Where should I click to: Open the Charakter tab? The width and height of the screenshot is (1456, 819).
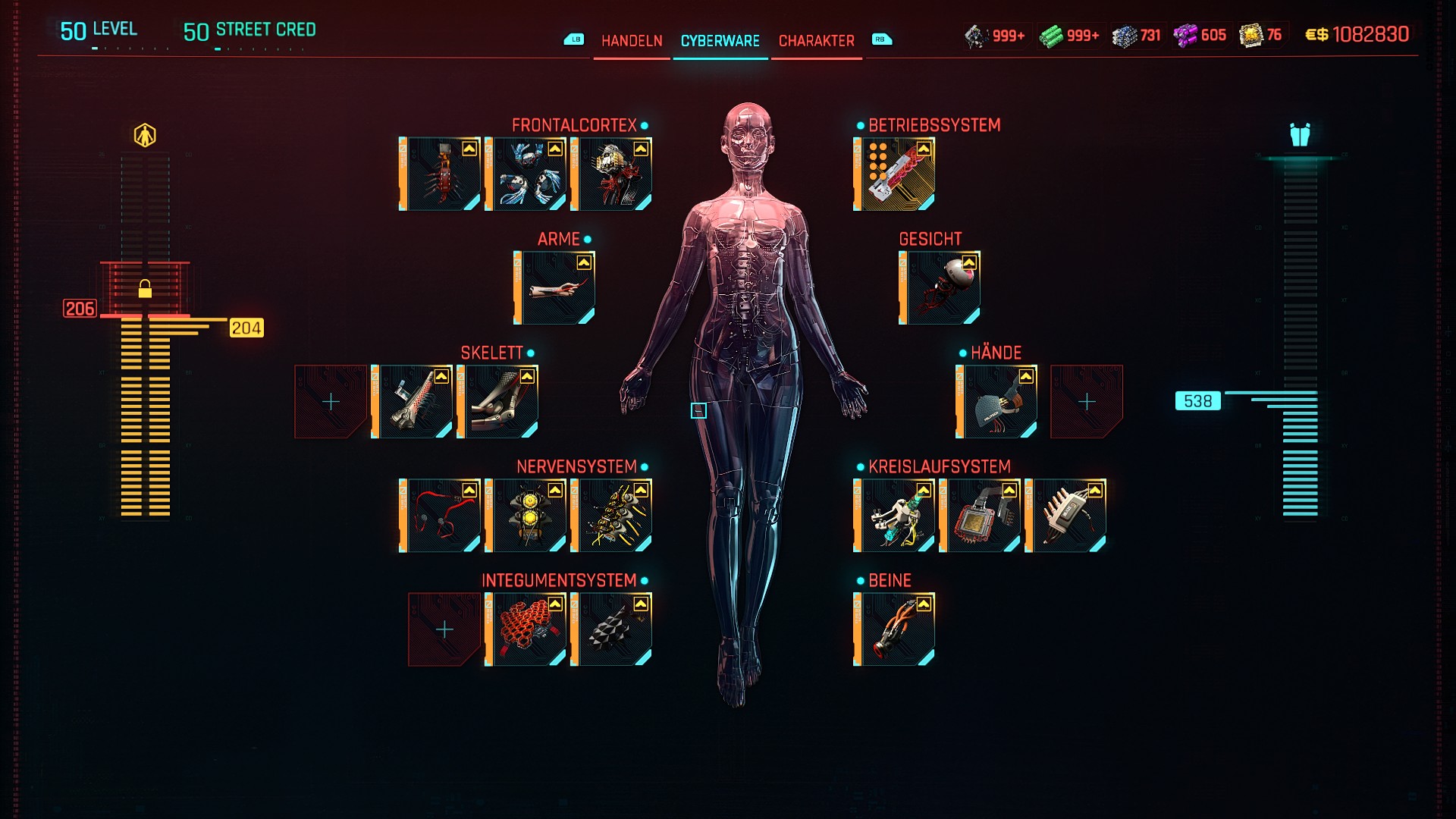point(816,41)
